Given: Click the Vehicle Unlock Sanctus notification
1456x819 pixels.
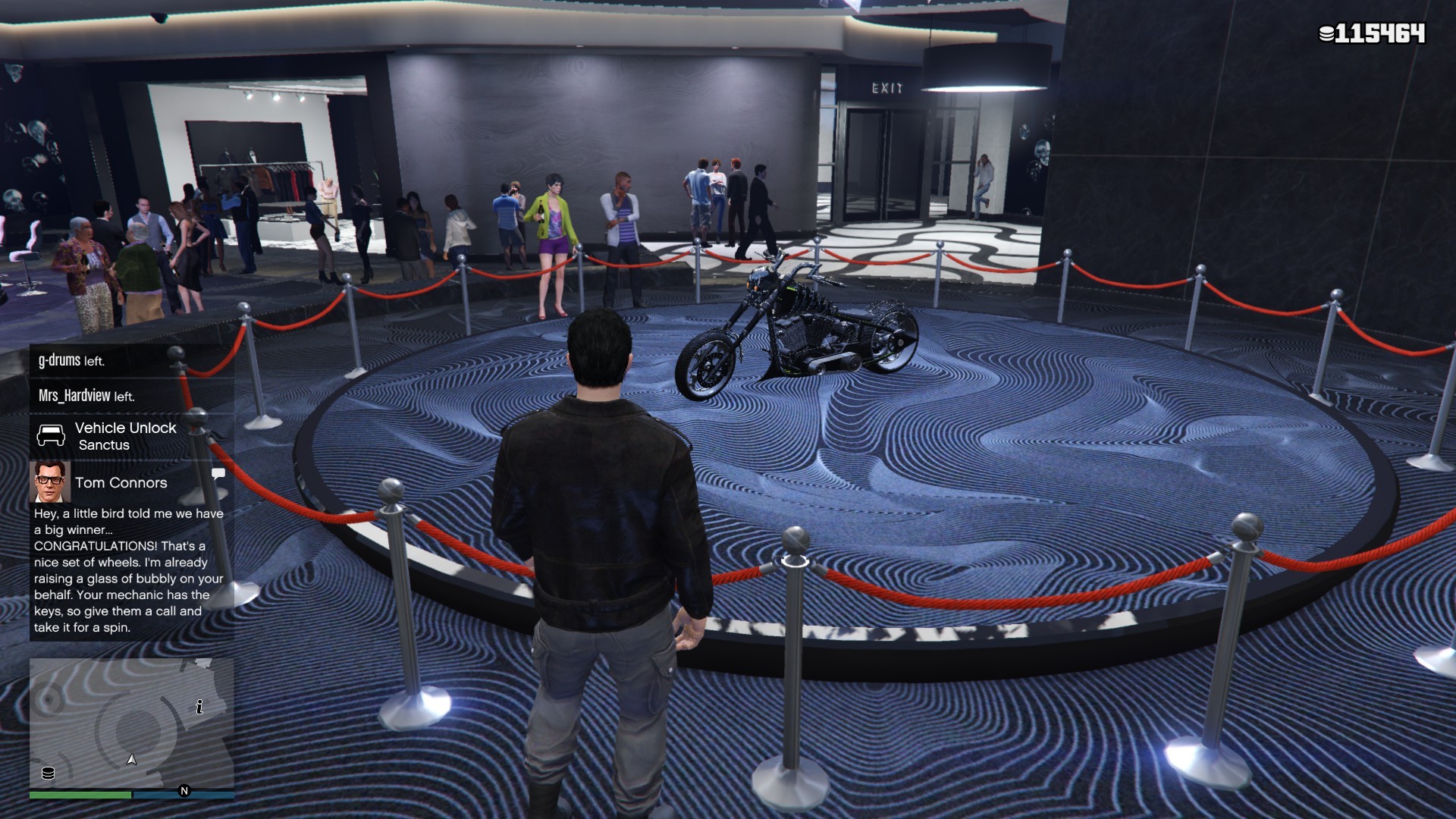Looking at the screenshot, I should coord(130,436).
